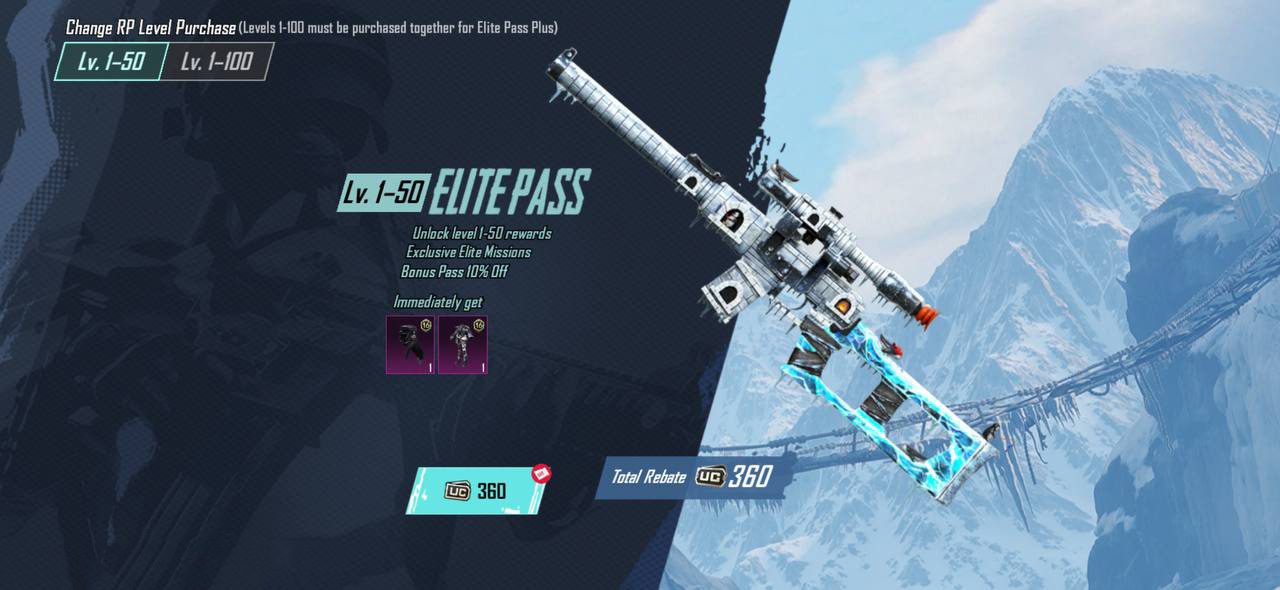Buy the Elite Pass for 360 UC
Image resolution: width=1280 pixels, height=590 pixels.
pos(476,491)
